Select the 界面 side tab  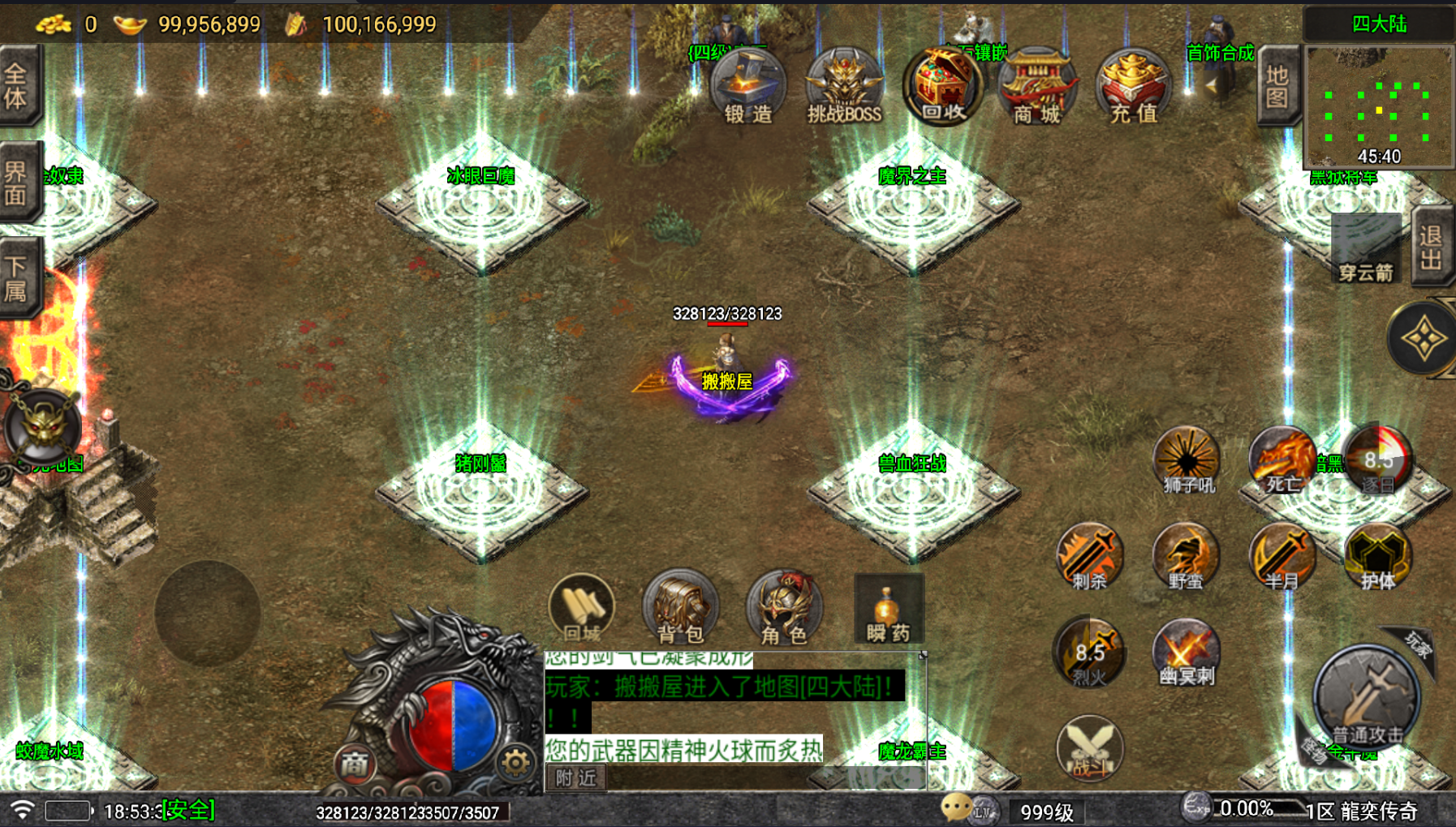(x=17, y=183)
